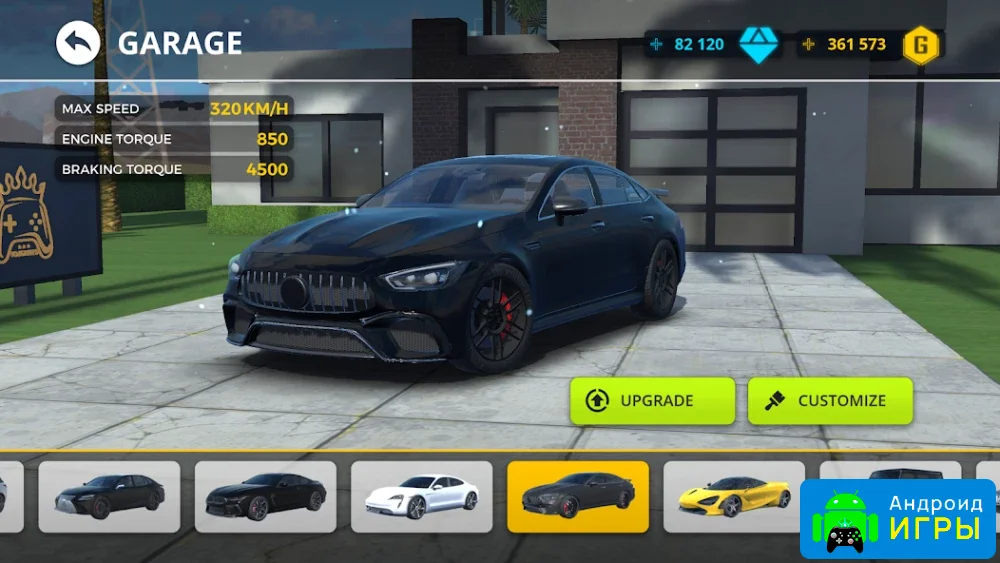
Task: Open the Customize paint options
Action: coord(829,400)
